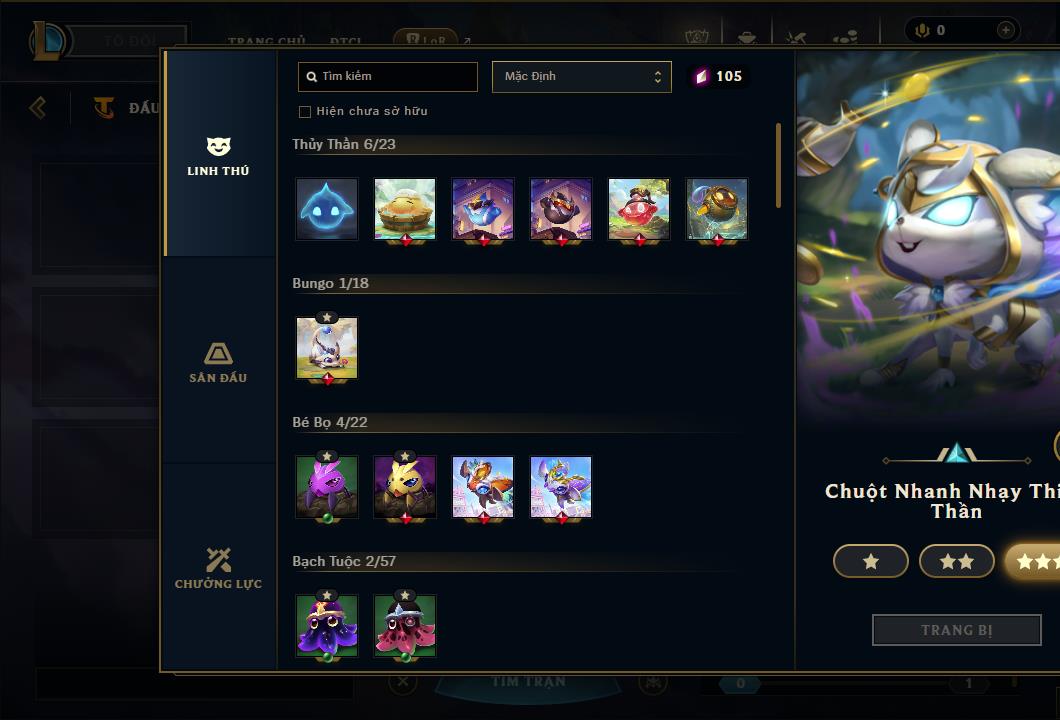Show the two-star variant
This screenshot has height=720, width=1060.
coord(957,561)
